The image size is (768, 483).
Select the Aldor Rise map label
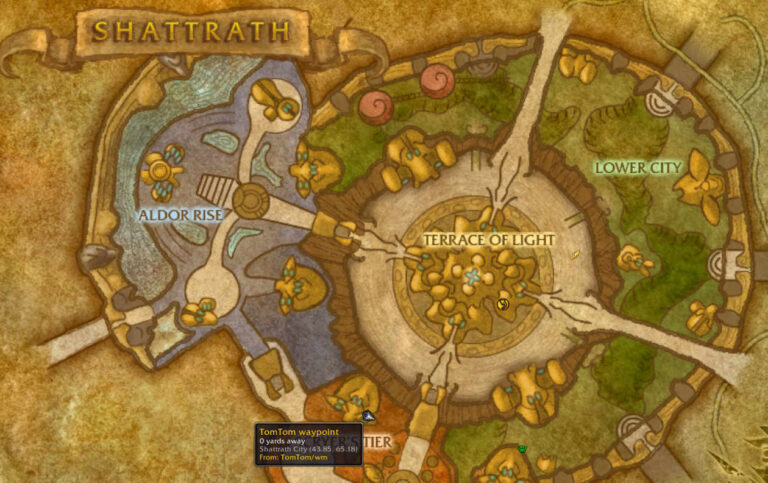coord(182,214)
